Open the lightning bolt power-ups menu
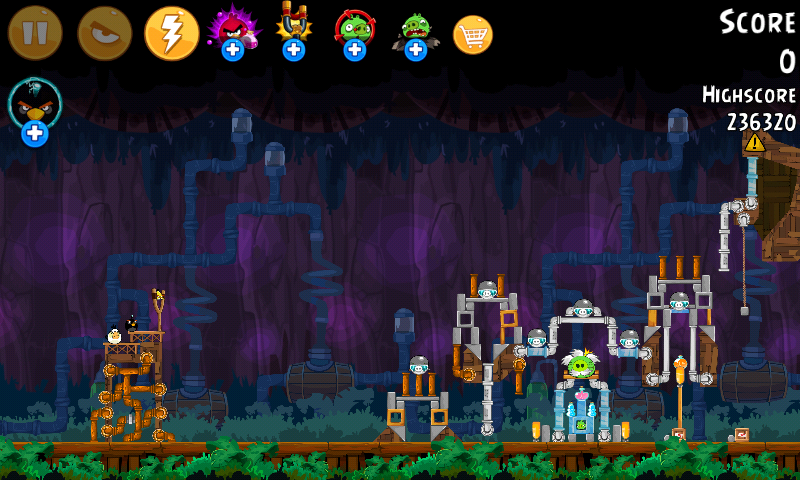800x480 pixels. pyautogui.click(x=171, y=33)
